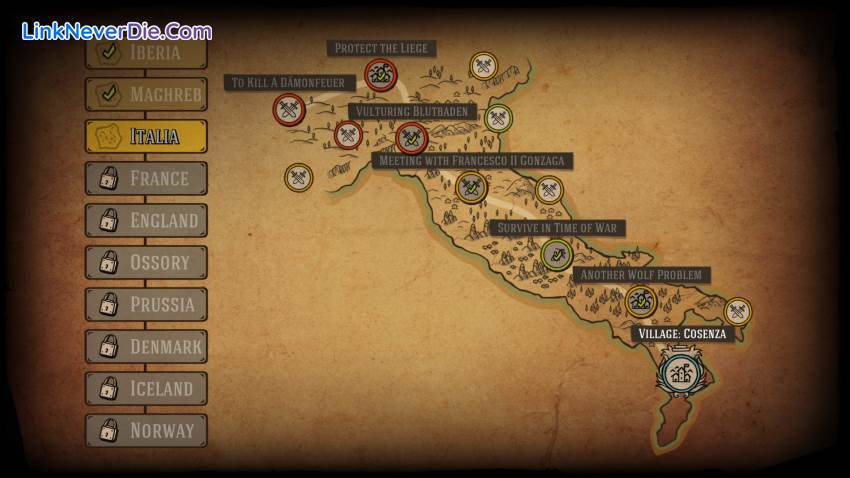Select the locked England region
This screenshot has height=478, width=850.
[x=146, y=220]
